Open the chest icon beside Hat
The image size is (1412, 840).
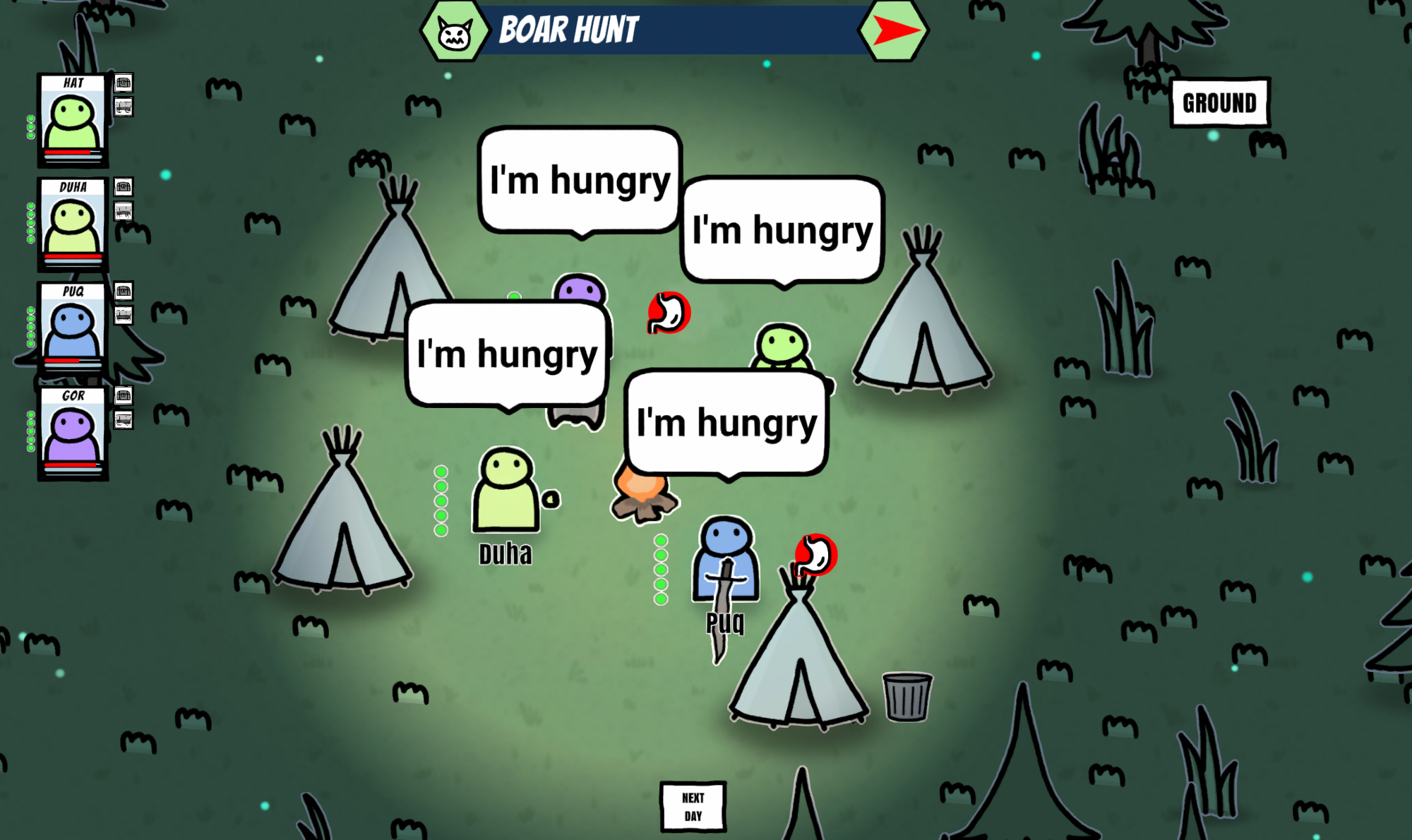click(x=124, y=83)
